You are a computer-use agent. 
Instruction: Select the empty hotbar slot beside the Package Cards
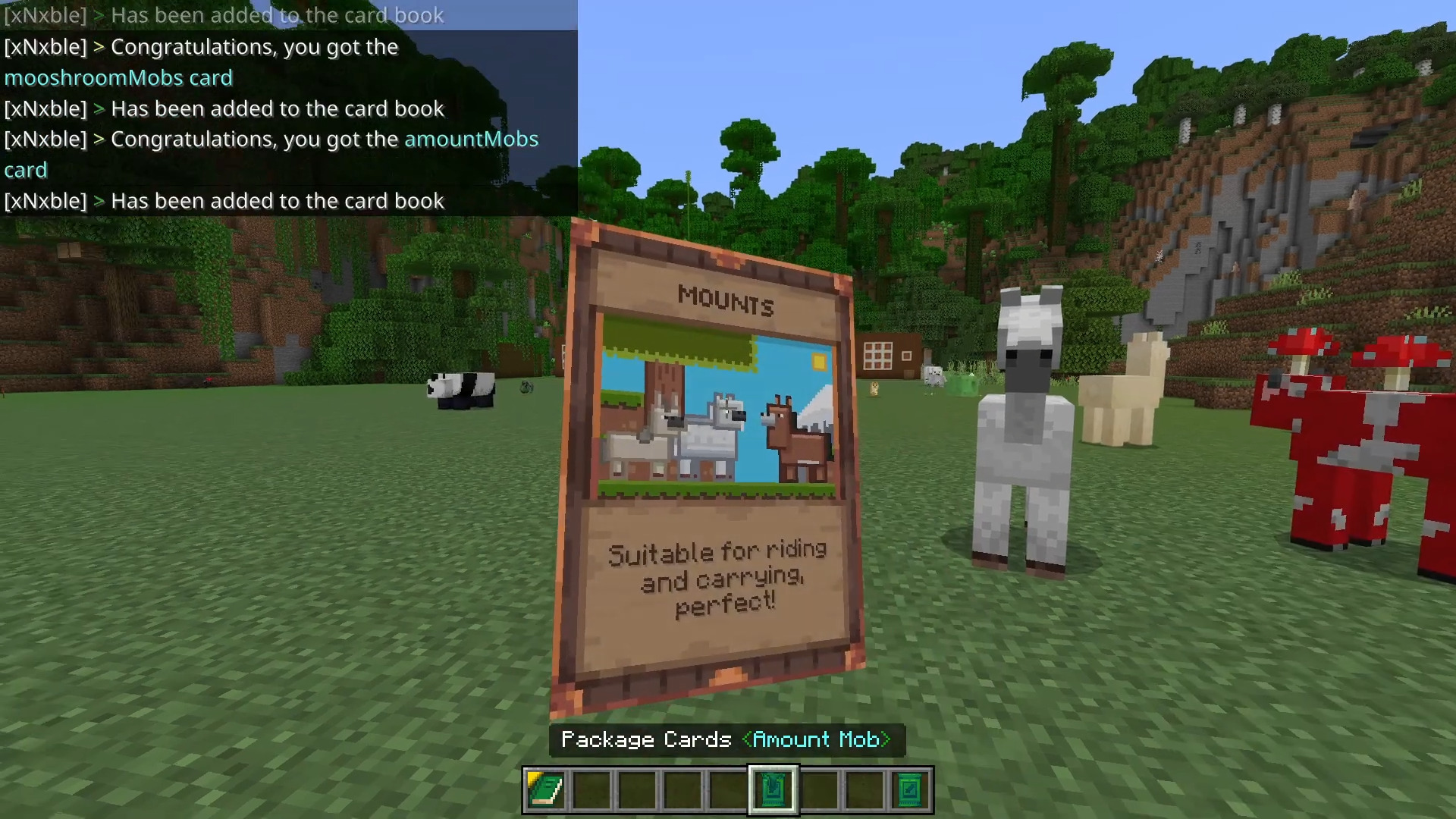(x=818, y=789)
